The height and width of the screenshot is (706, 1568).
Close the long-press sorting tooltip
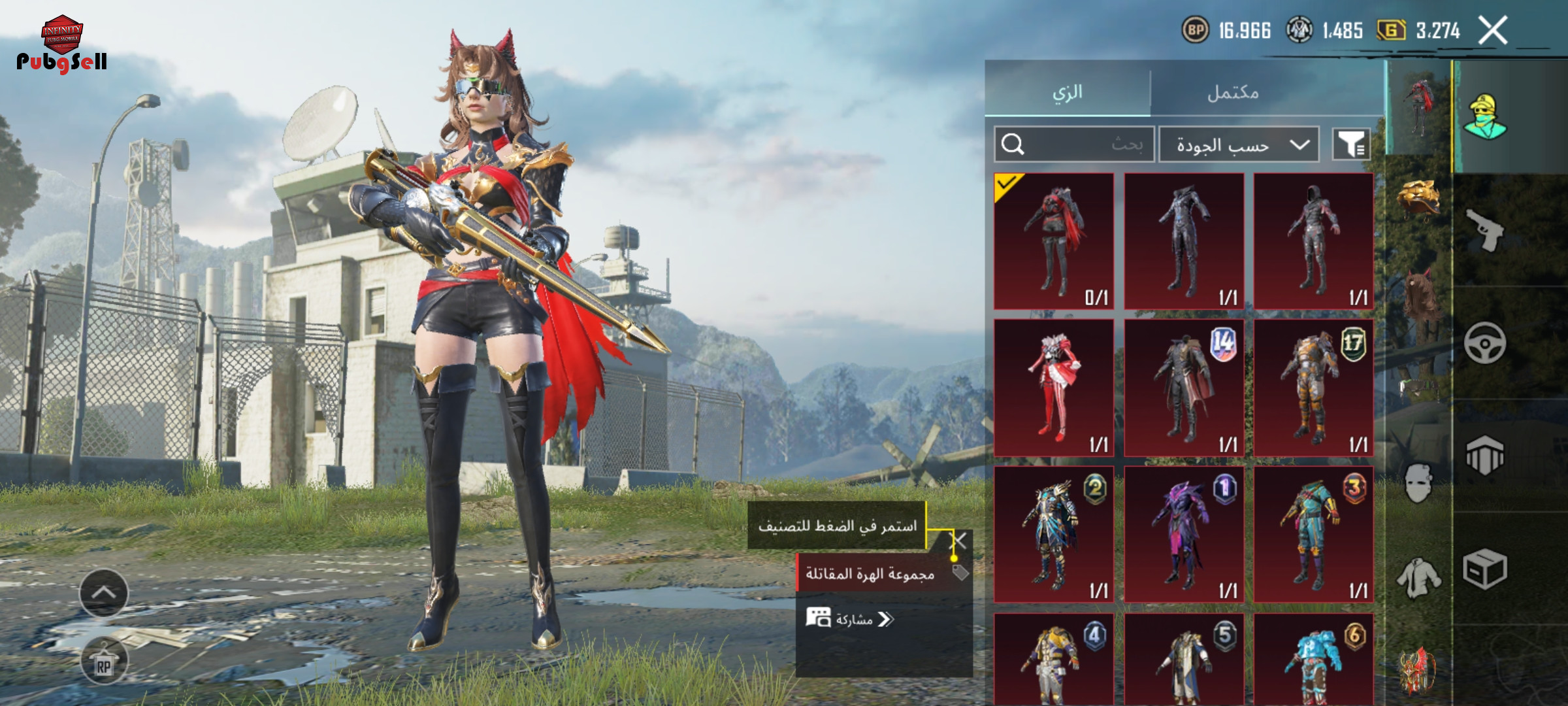[958, 540]
